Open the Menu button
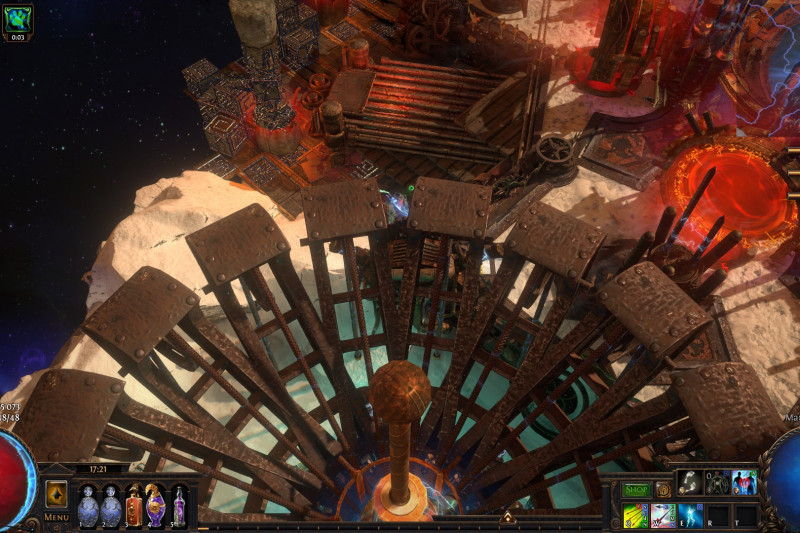The width and height of the screenshot is (800, 533). tap(56, 517)
